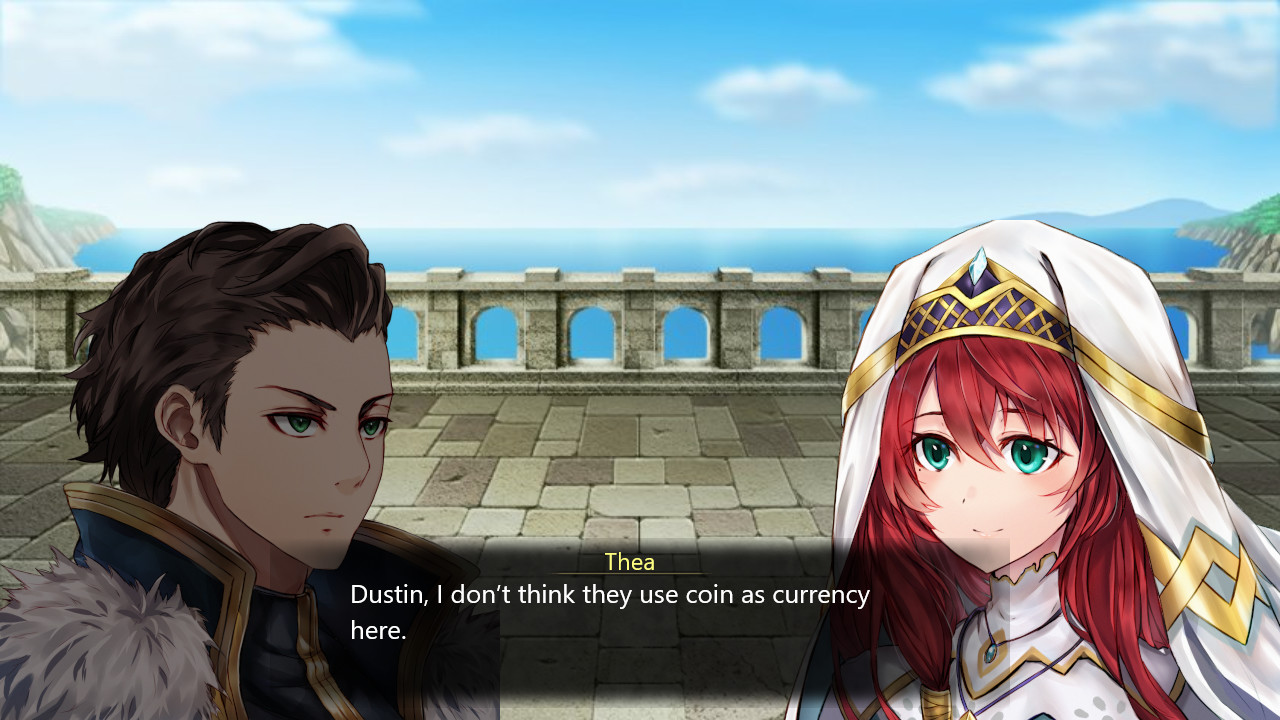Click Thea's teal pendant near her collar

[990, 653]
